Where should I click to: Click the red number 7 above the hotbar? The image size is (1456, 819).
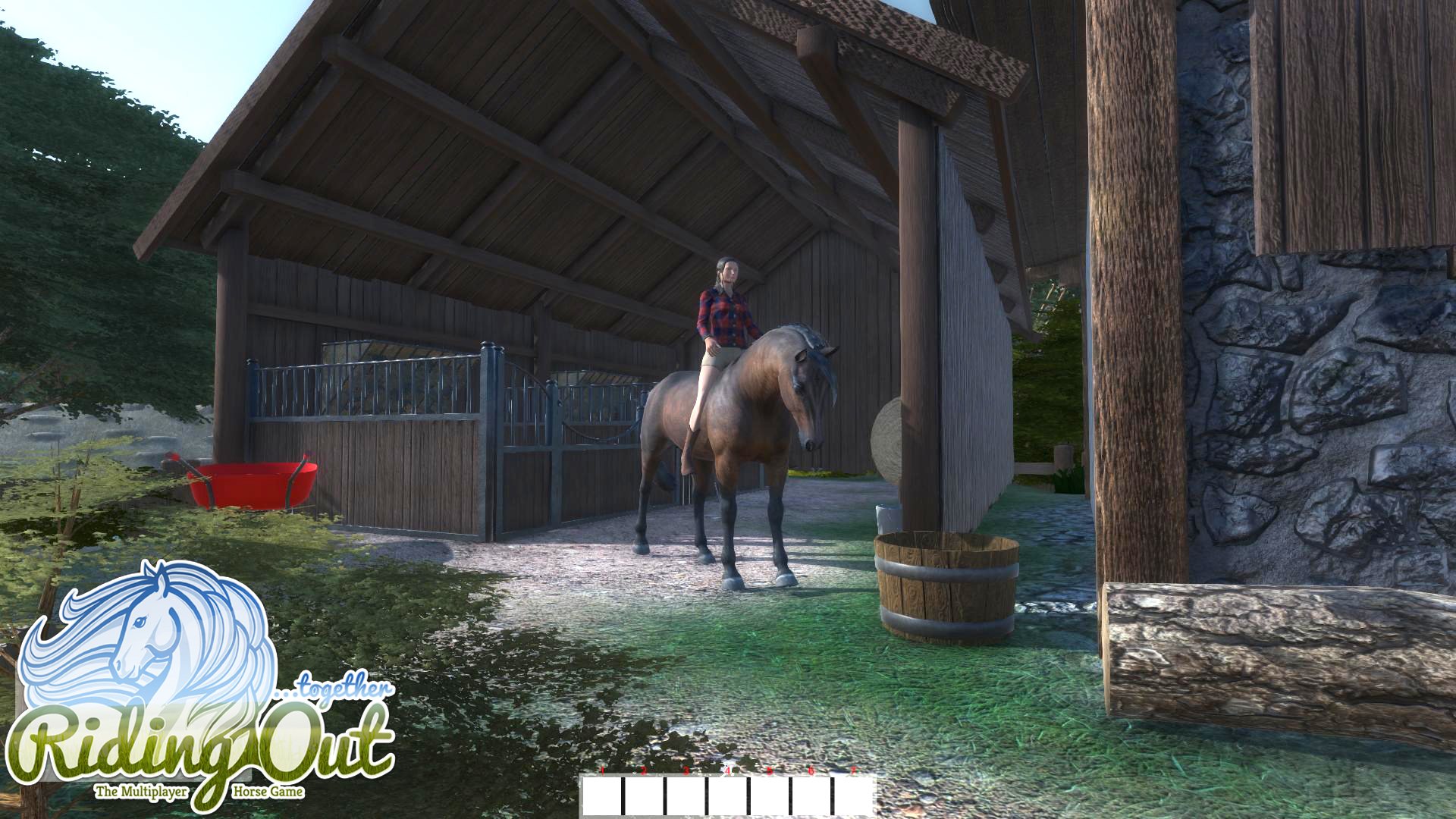[854, 770]
